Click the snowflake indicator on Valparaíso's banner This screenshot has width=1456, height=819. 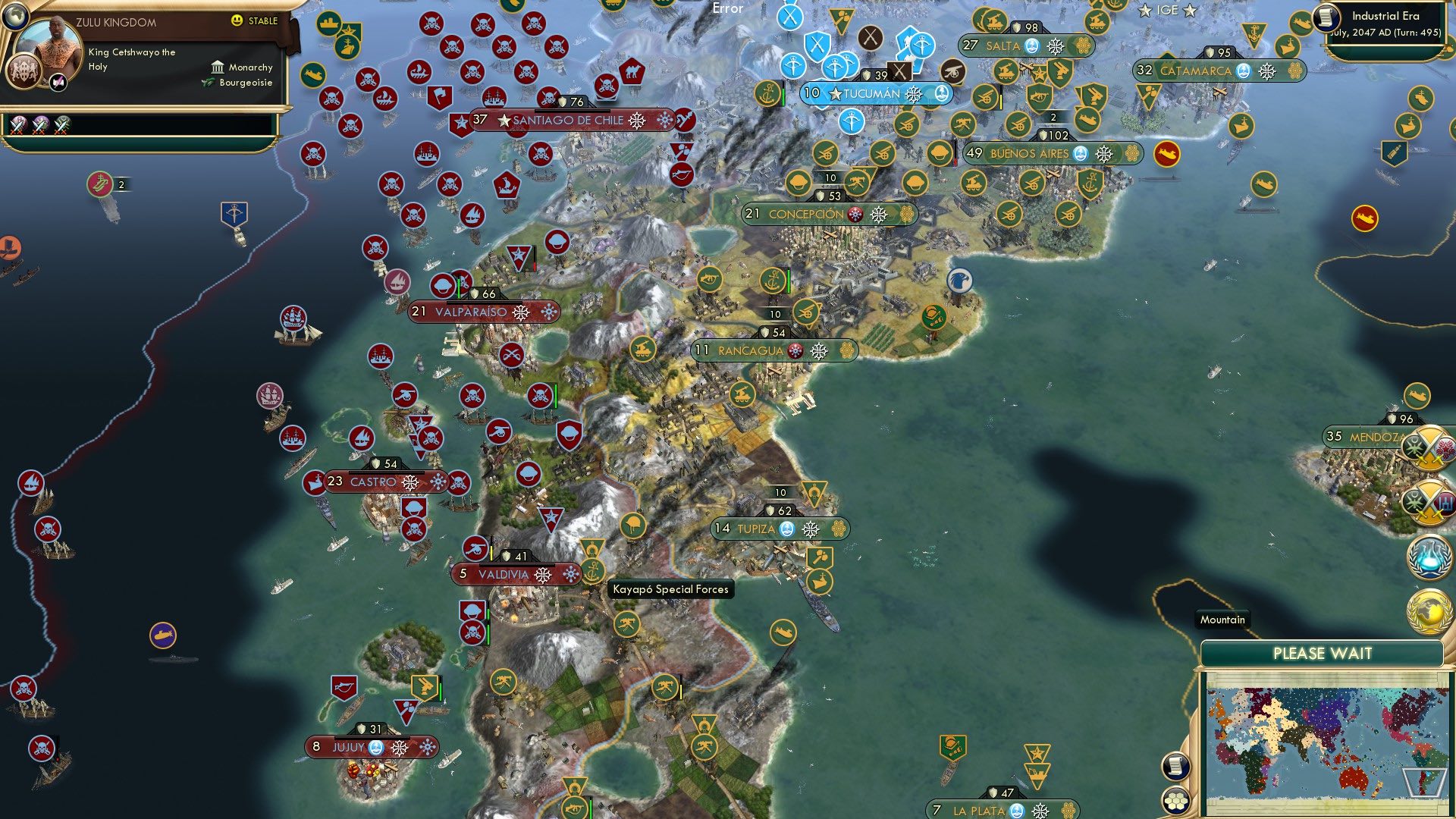click(520, 311)
